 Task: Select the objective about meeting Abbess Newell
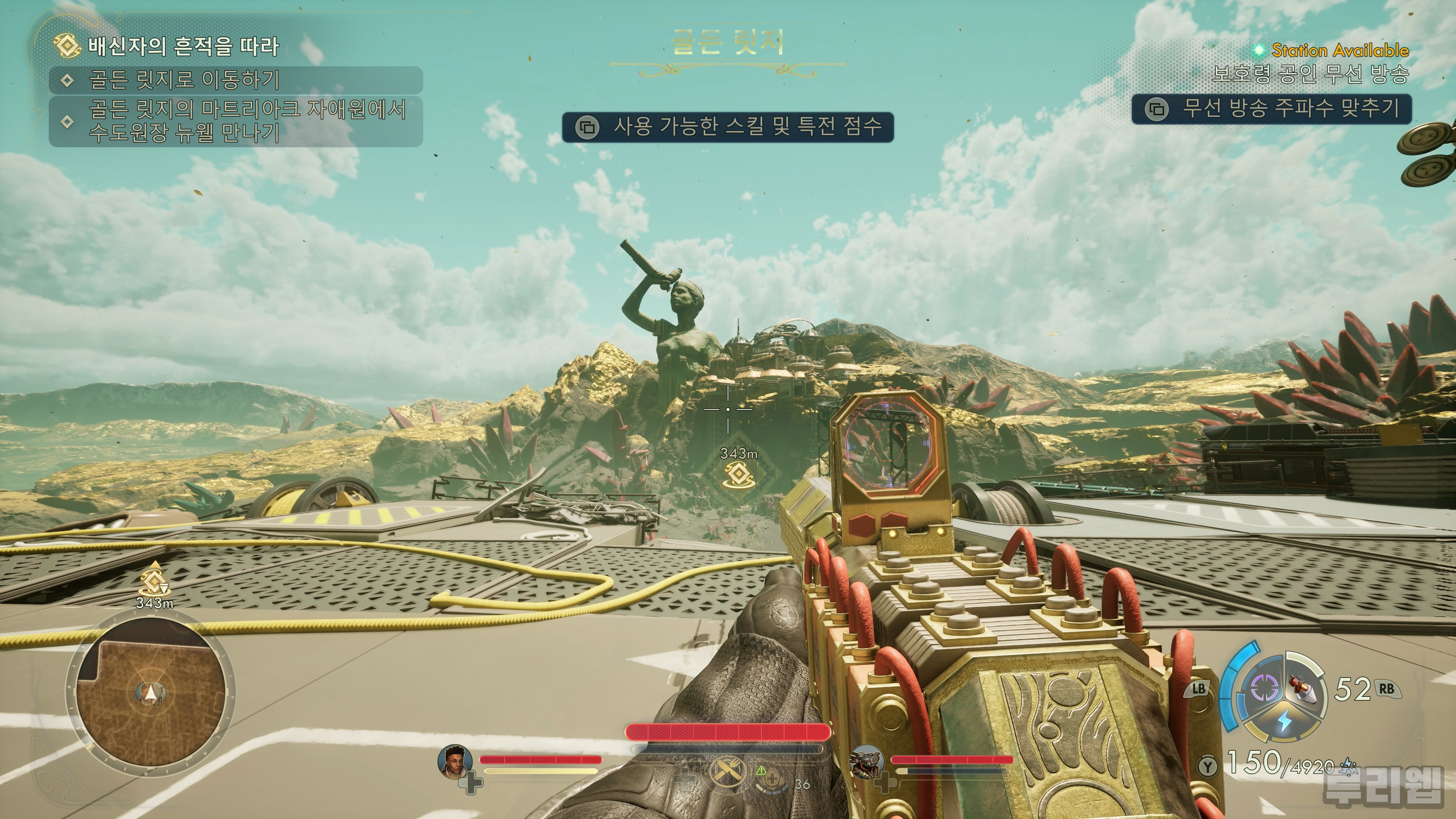point(246,121)
